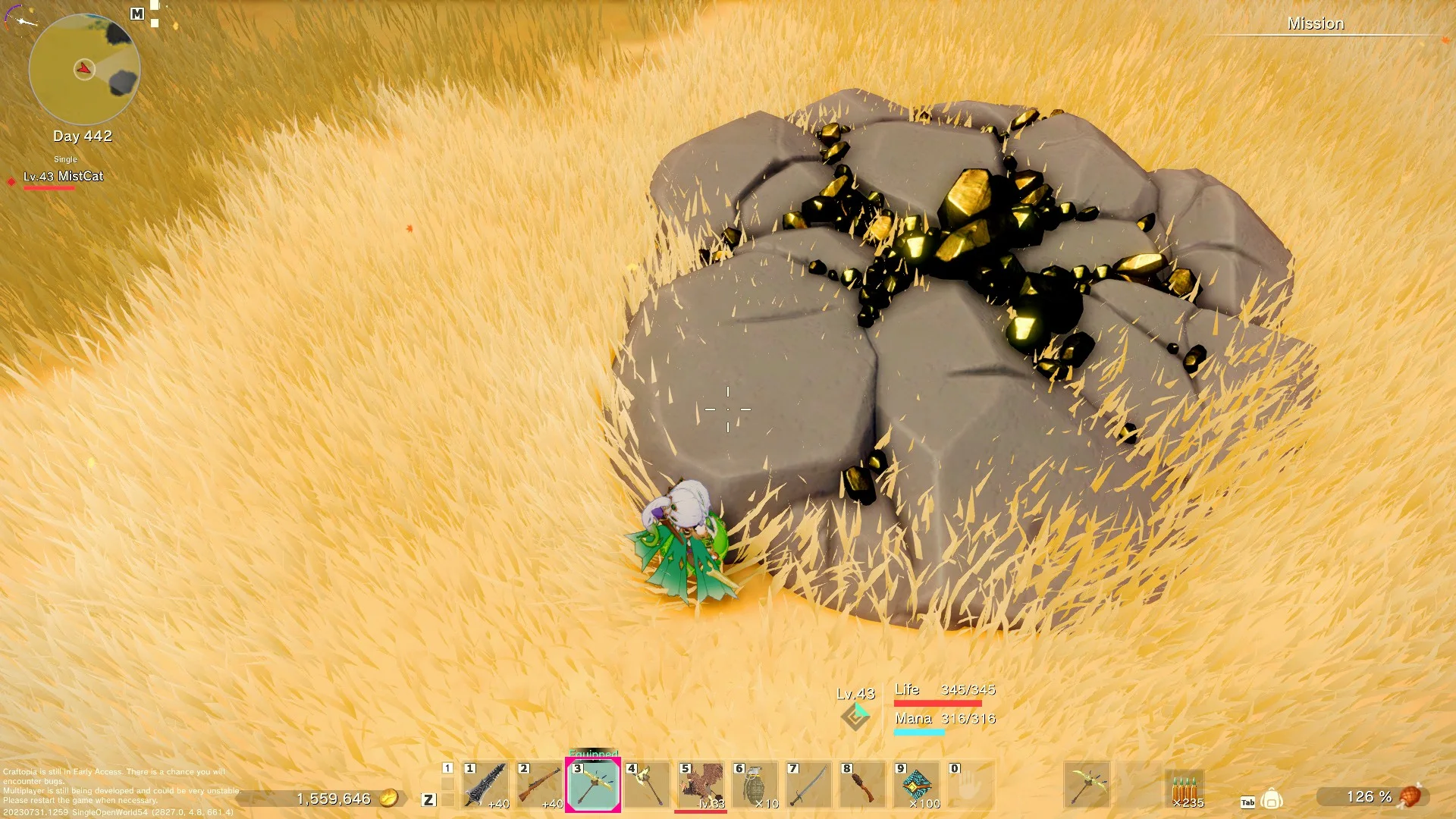Screen dimensions: 1456x819
Task: Click the Lv.43 MistCat enemy nameplate
Action: click(x=65, y=176)
